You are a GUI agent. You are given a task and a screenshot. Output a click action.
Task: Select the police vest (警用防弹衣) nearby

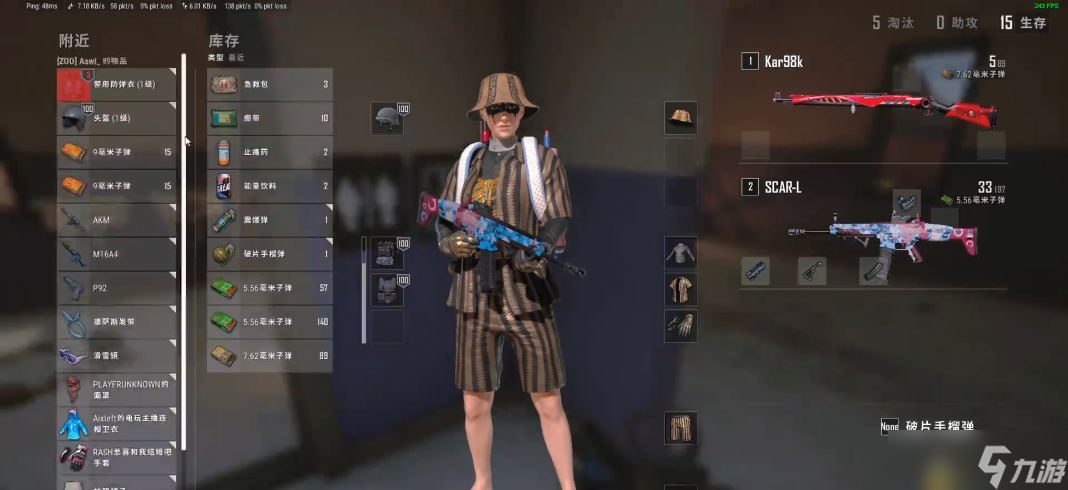(116, 85)
